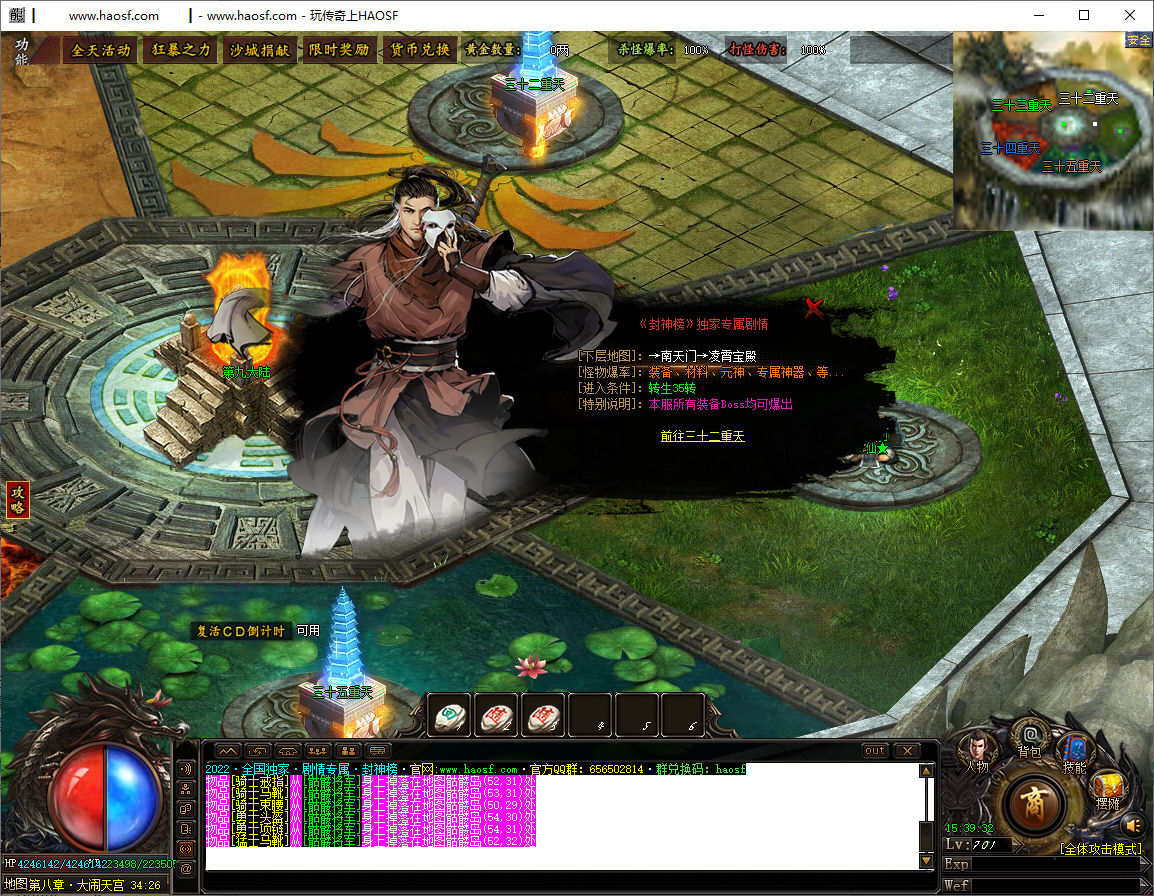The height and width of the screenshot is (896, 1154).
Task: Open the 背包 backpack
Action: click(x=1029, y=738)
